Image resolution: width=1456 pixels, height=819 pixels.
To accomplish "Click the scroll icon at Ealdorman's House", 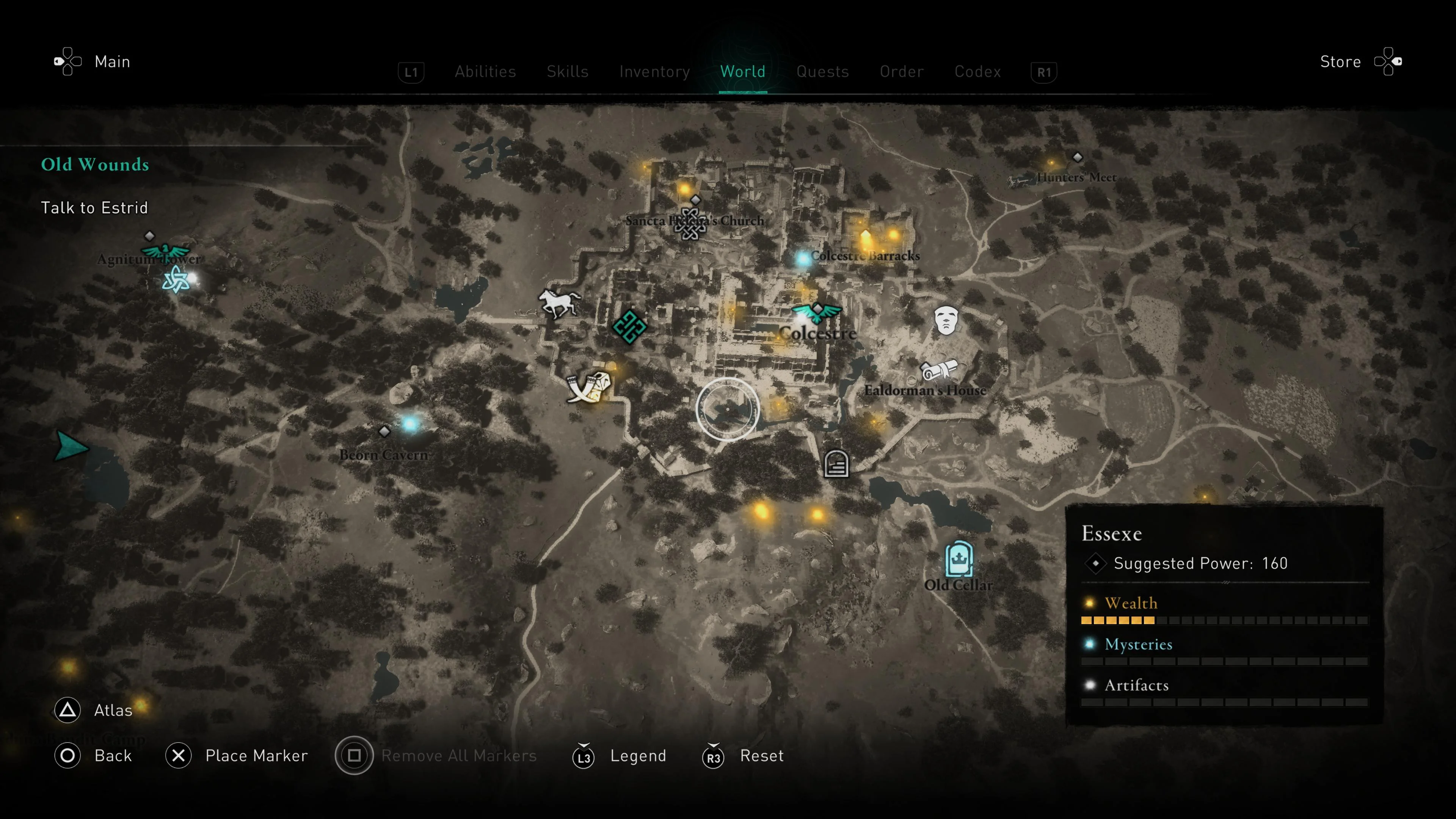I will 940,370.
